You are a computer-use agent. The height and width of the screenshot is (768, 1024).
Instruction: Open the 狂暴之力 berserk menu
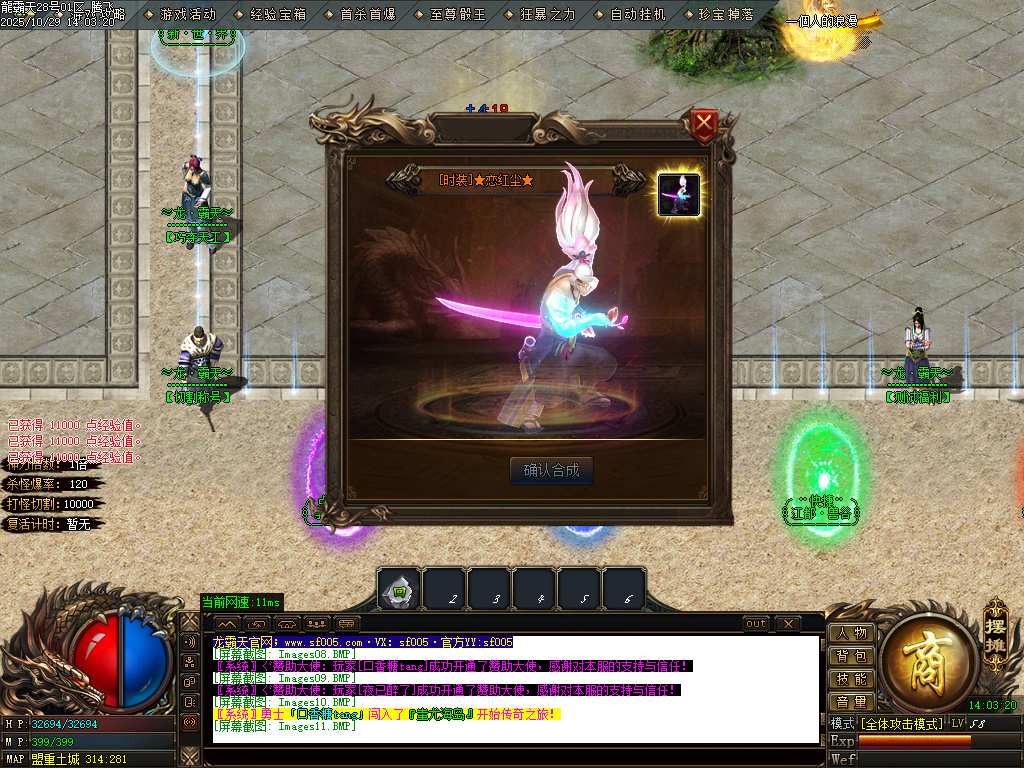click(x=548, y=15)
